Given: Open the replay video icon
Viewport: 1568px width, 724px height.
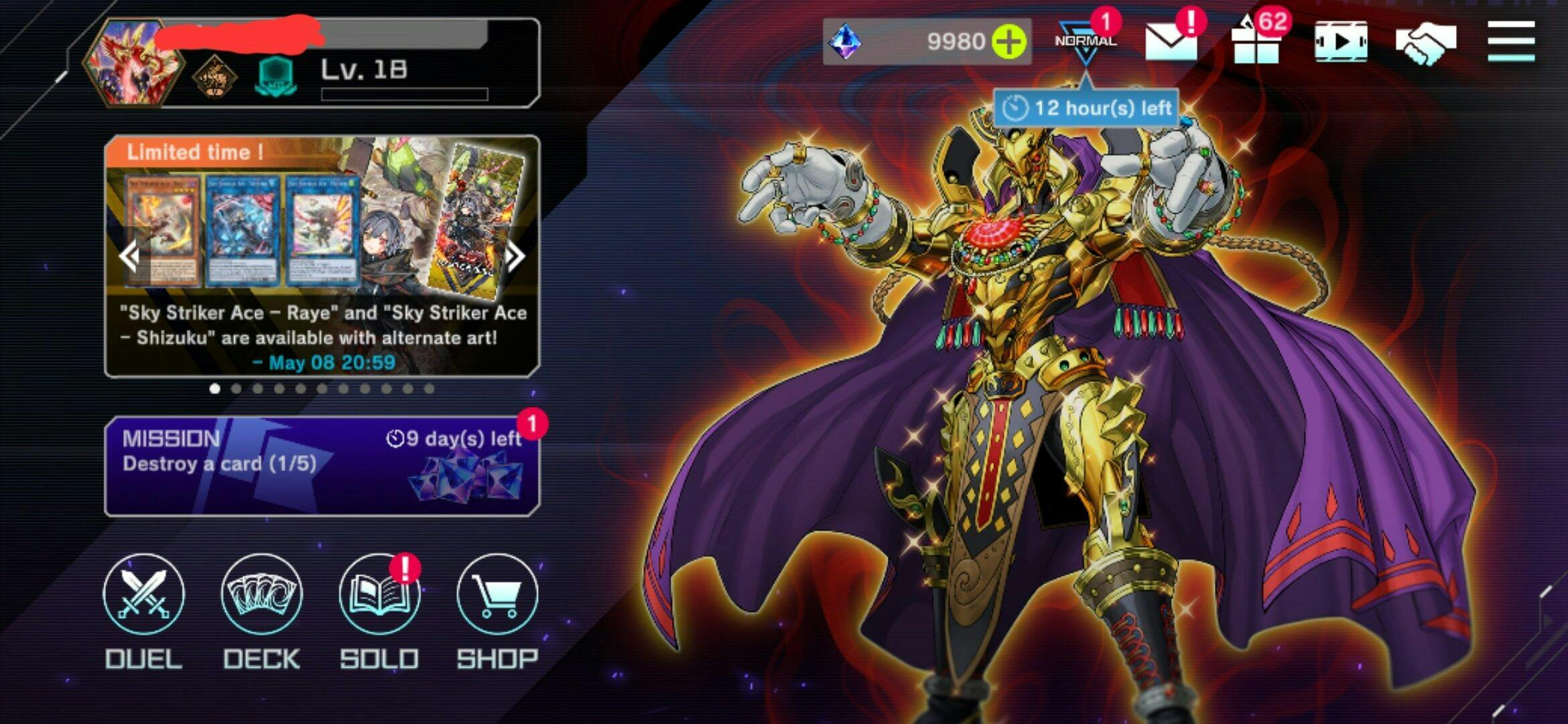Looking at the screenshot, I should (1341, 42).
